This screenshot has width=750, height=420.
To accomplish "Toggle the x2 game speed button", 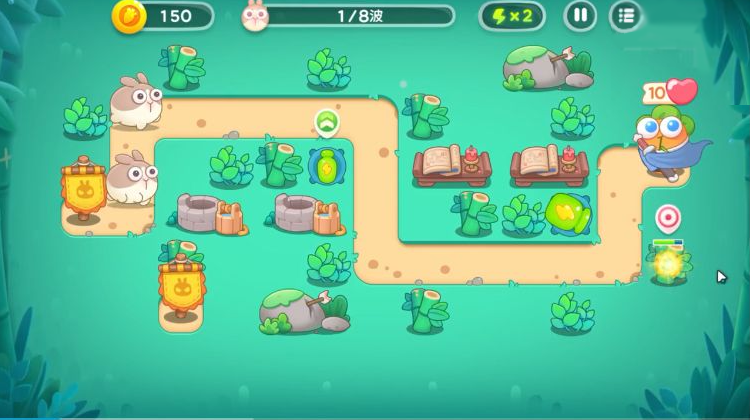I will (513, 16).
